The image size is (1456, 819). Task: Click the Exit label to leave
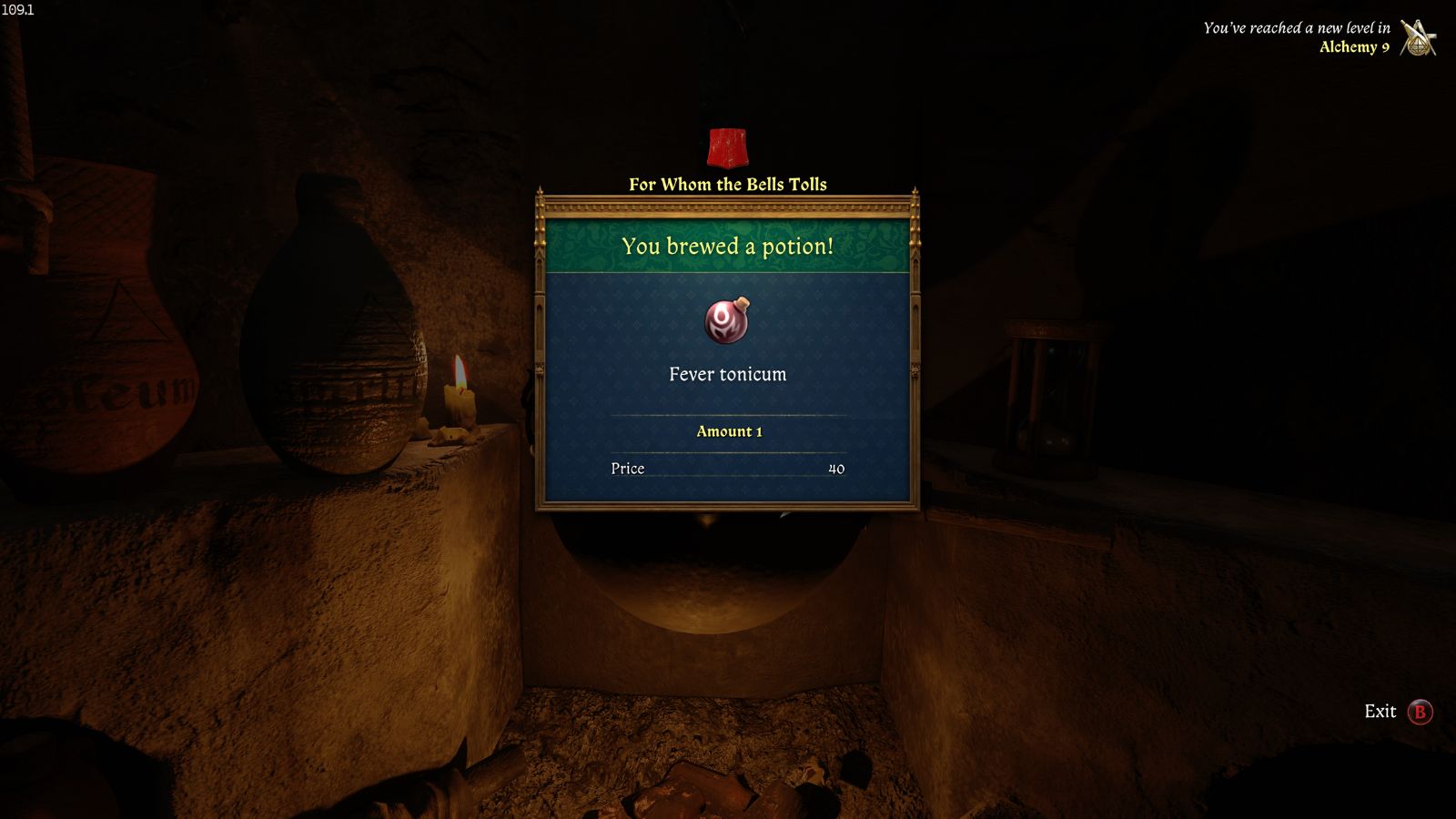[x=1380, y=712]
